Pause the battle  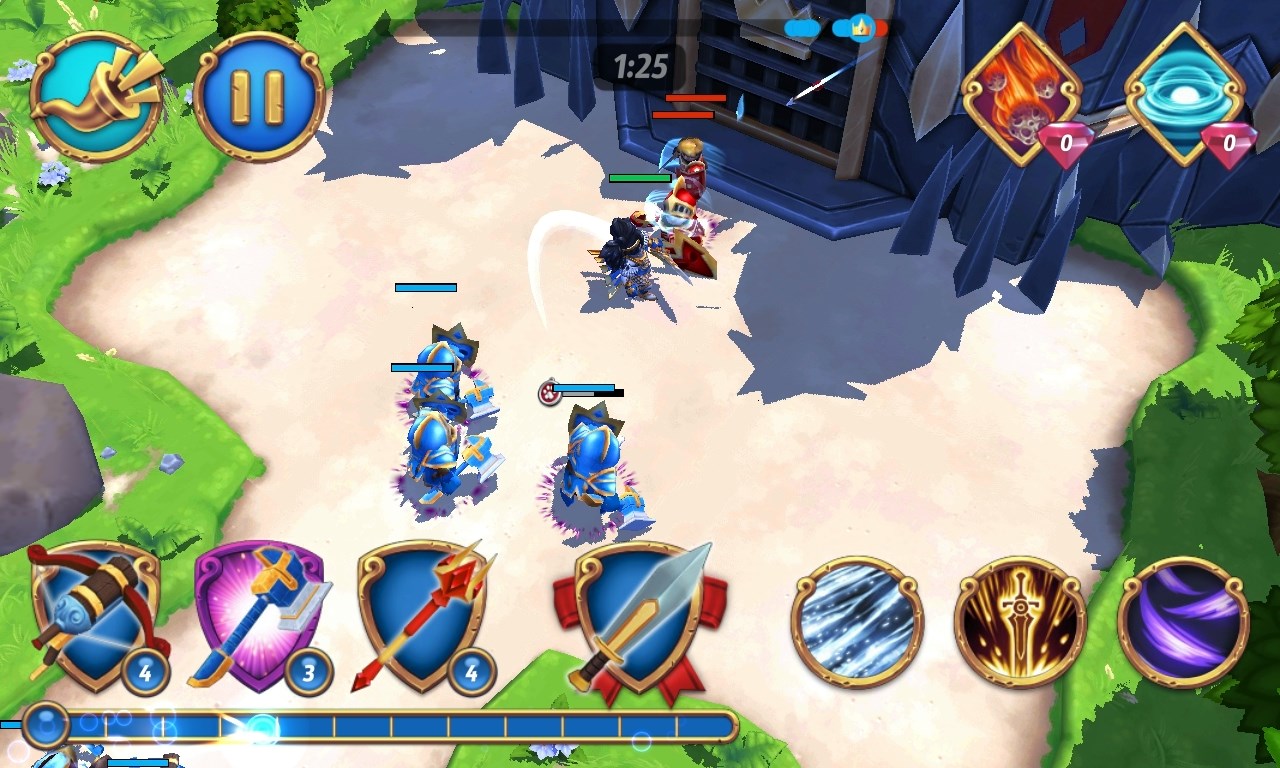pos(258,94)
